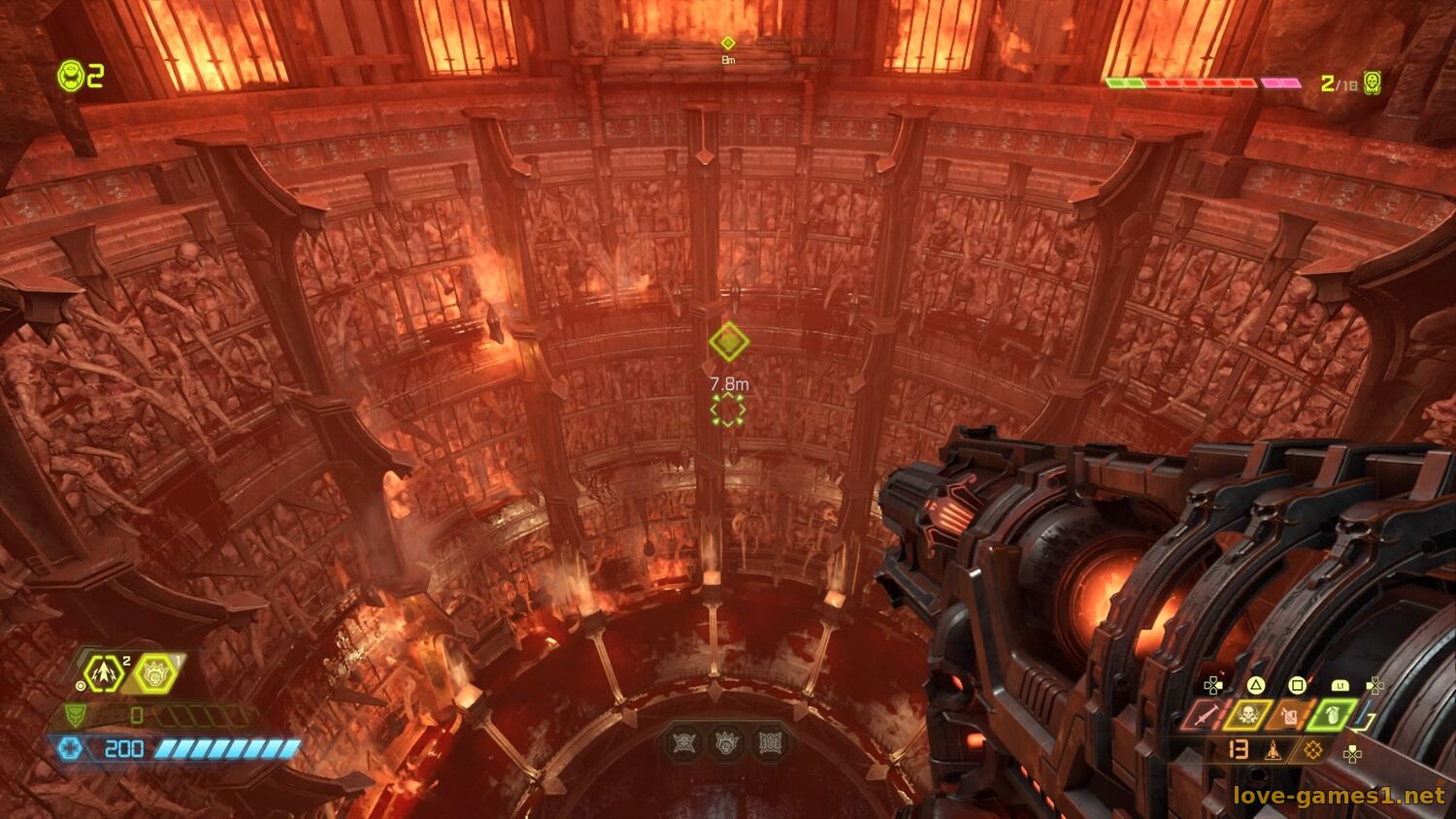Select the Crucible sword slot

[x=1205, y=716]
